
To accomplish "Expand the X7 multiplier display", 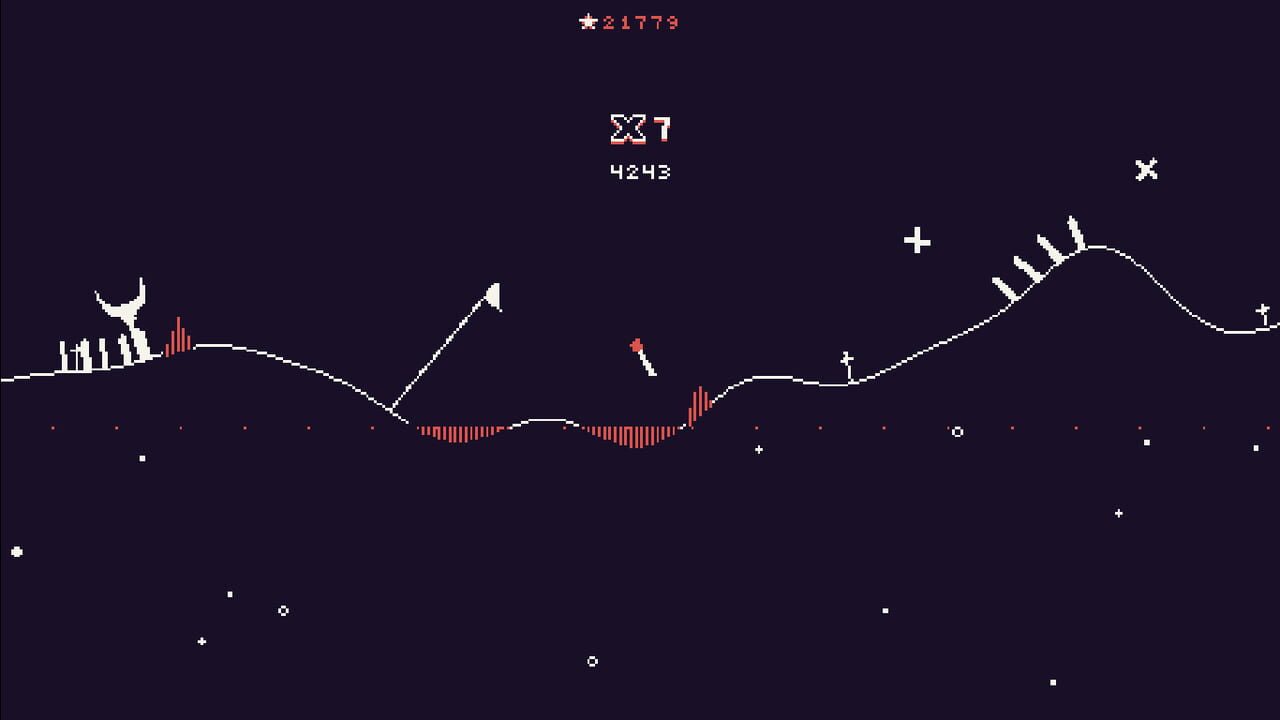I will [640, 128].
